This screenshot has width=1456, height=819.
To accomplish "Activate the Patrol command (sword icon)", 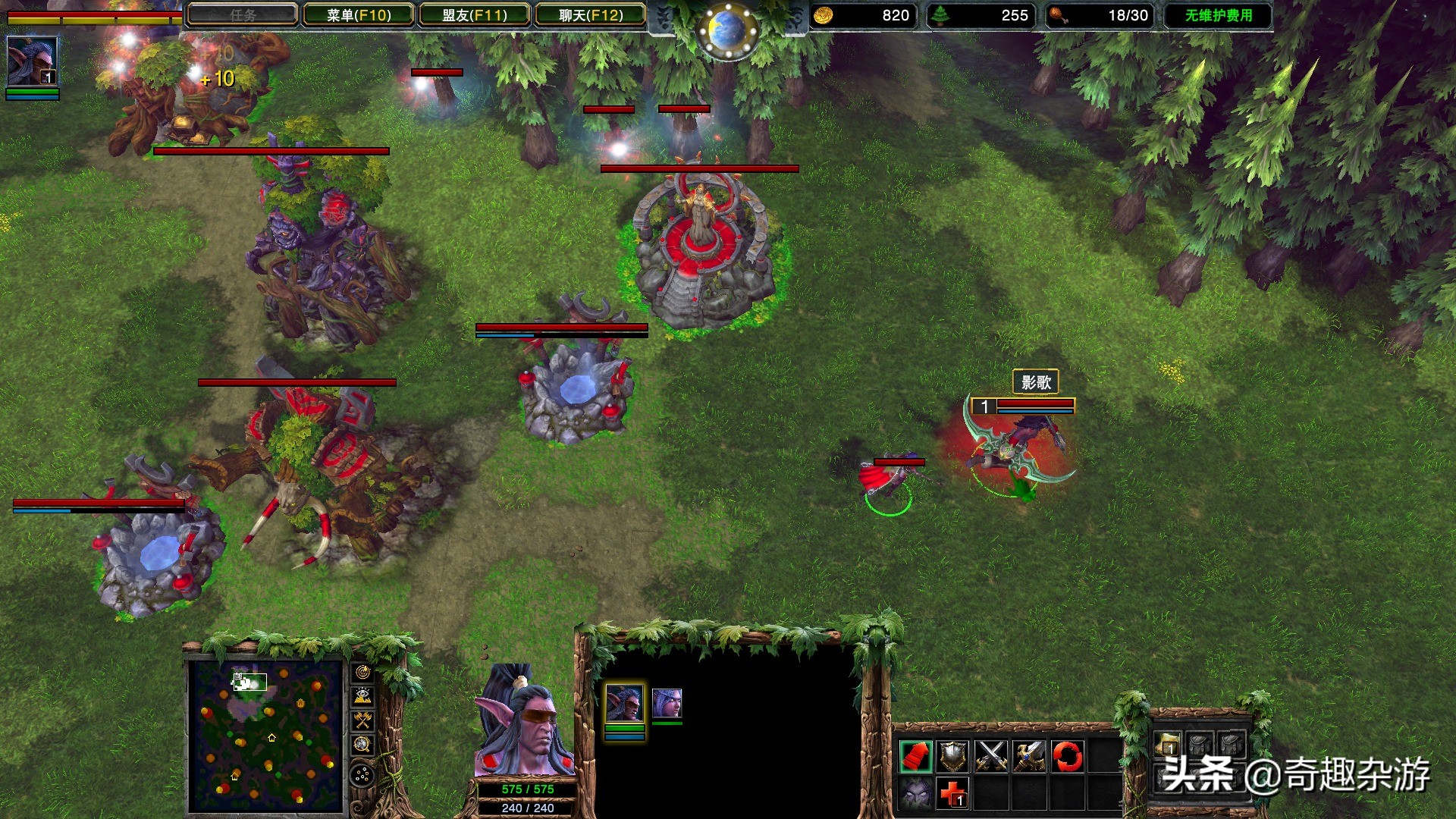I will tap(1029, 756).
